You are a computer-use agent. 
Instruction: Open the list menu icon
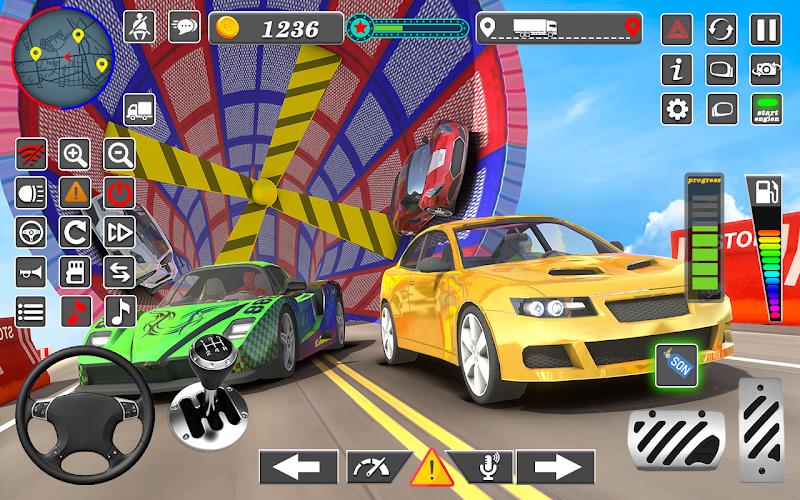click(x=31, y=310)
